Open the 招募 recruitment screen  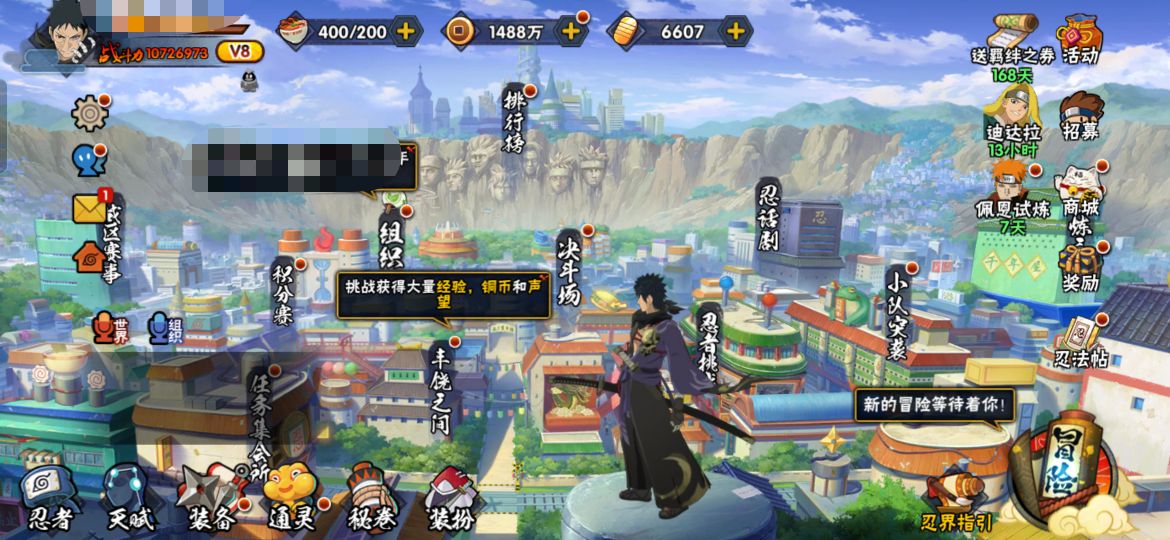1080,116
